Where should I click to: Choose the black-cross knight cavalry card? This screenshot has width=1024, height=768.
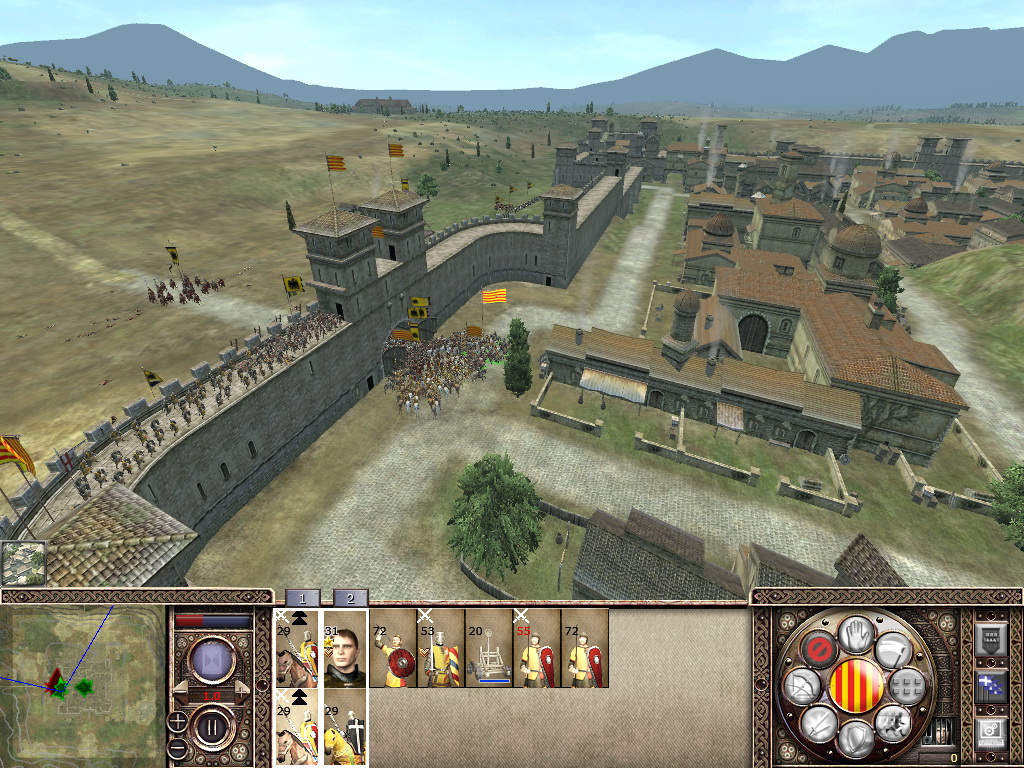pyautogui.click(x=346, y=726)
